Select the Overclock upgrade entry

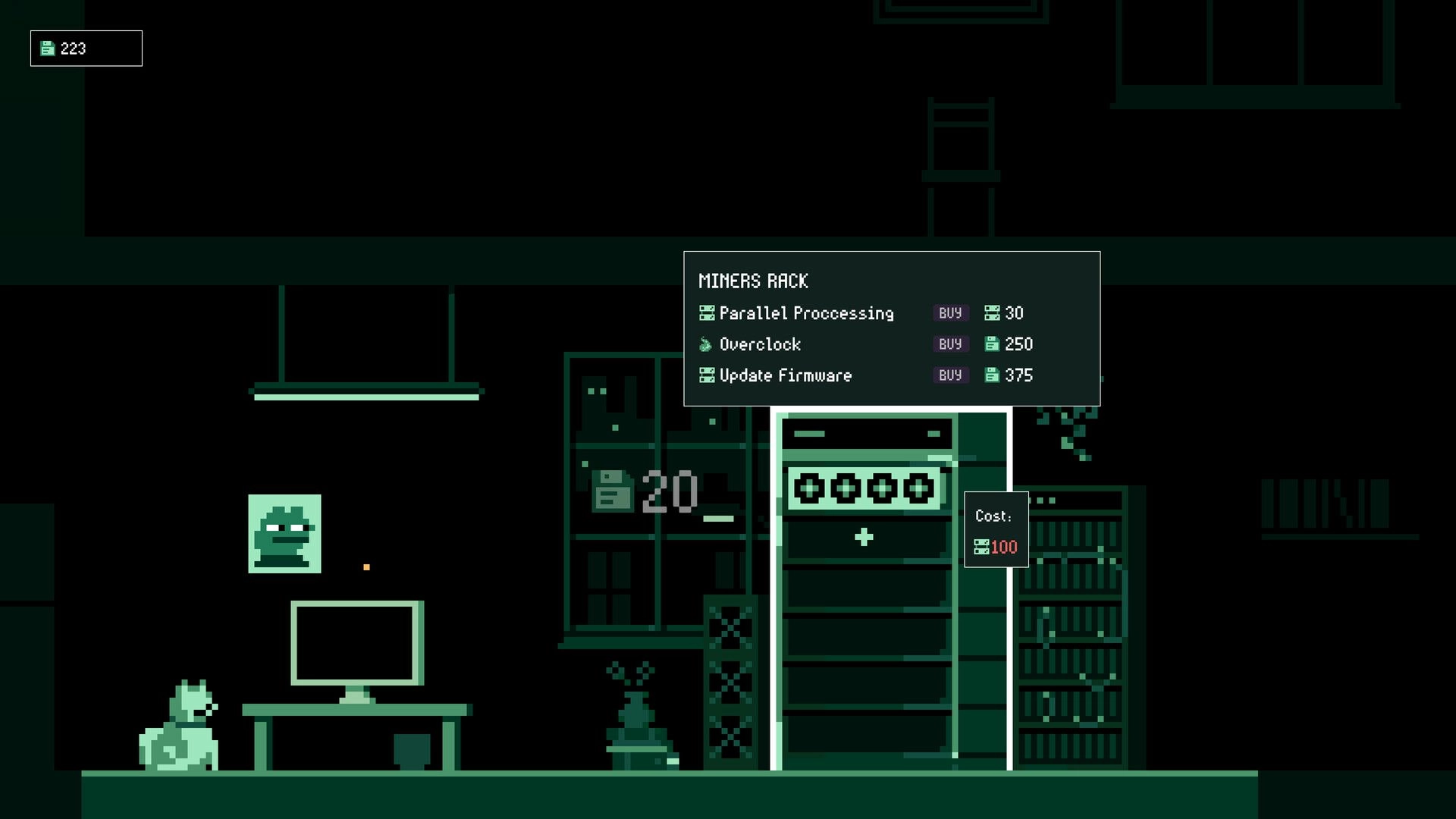point(760,344)
